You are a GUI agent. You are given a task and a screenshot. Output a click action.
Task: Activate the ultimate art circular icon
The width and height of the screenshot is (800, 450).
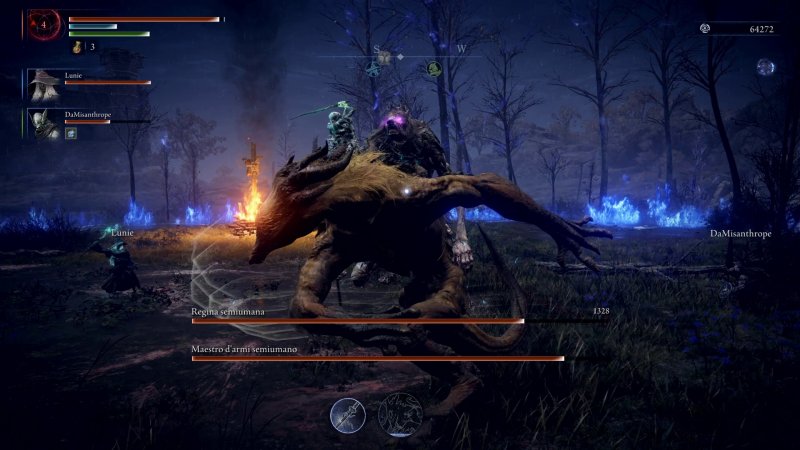[397, 413]
